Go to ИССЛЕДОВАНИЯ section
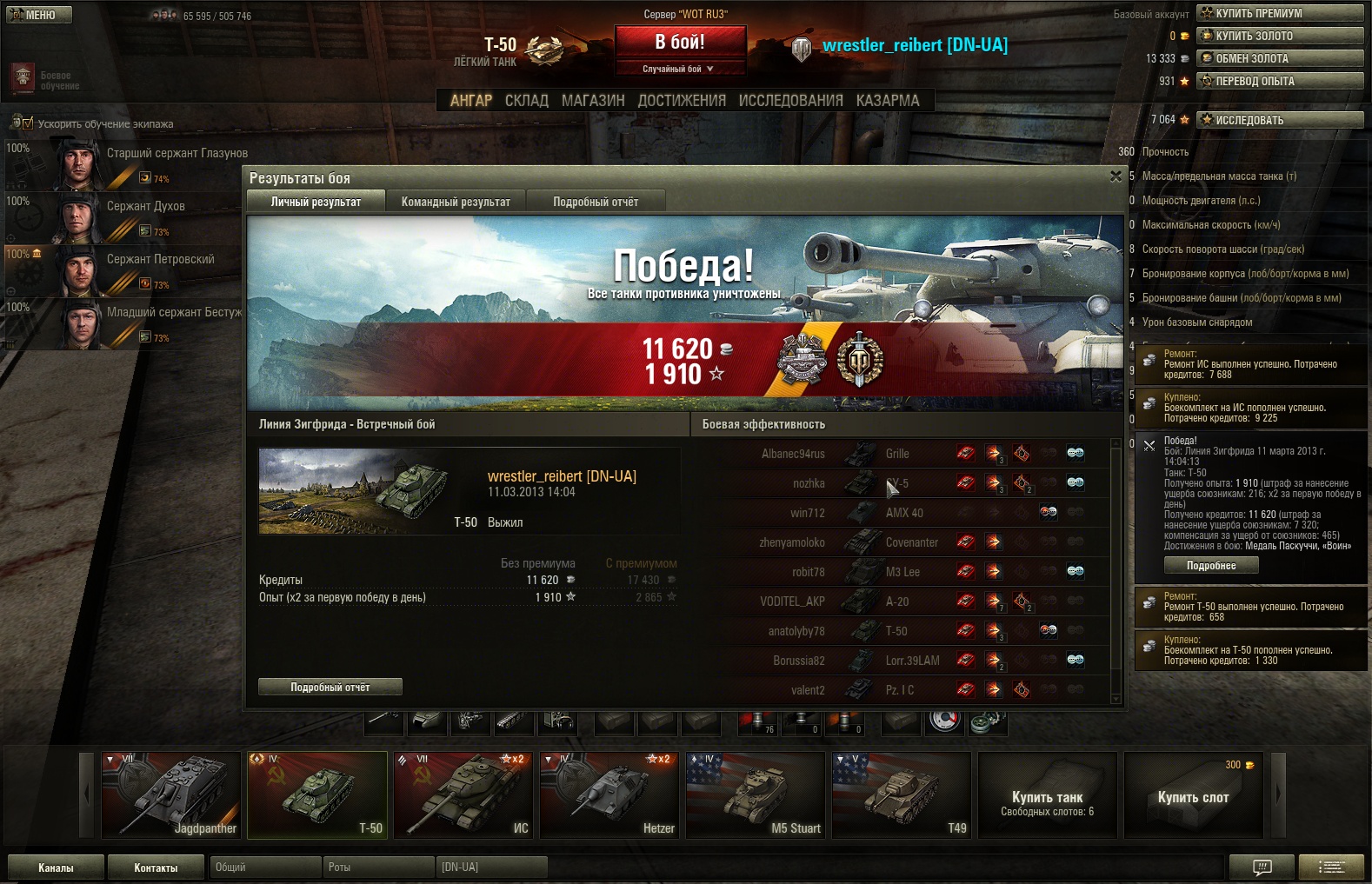Viewport: 1372px width, 884px height. click(x=790, y=101)
